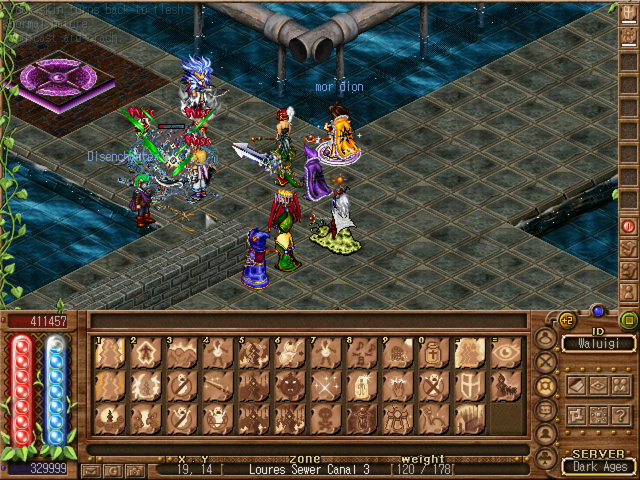Open the mail envelope button
The image size is (640, 480).
pos(92,468)
